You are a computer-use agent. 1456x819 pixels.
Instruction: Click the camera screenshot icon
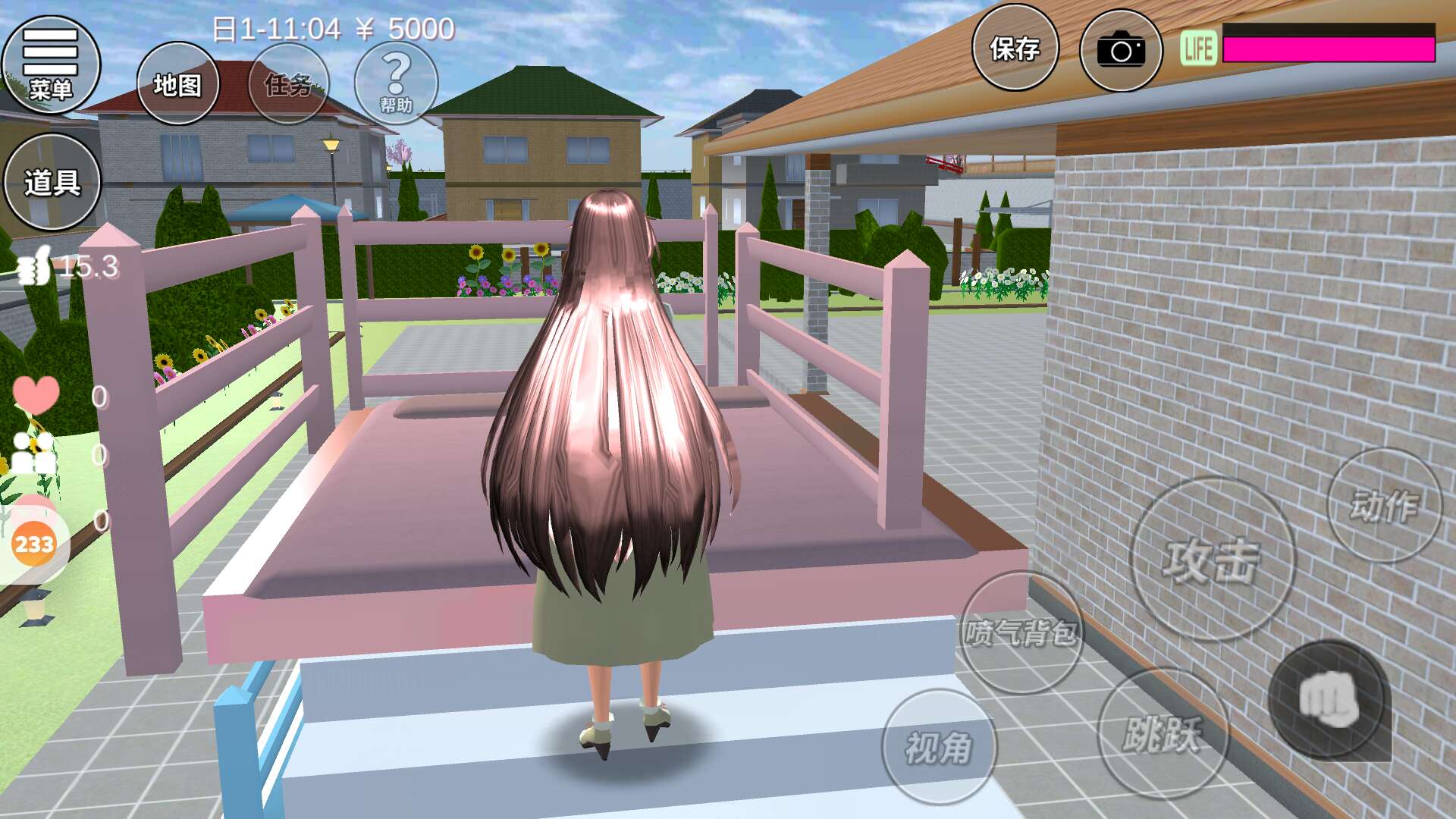pyautogui.click(x=1120, y=50)
